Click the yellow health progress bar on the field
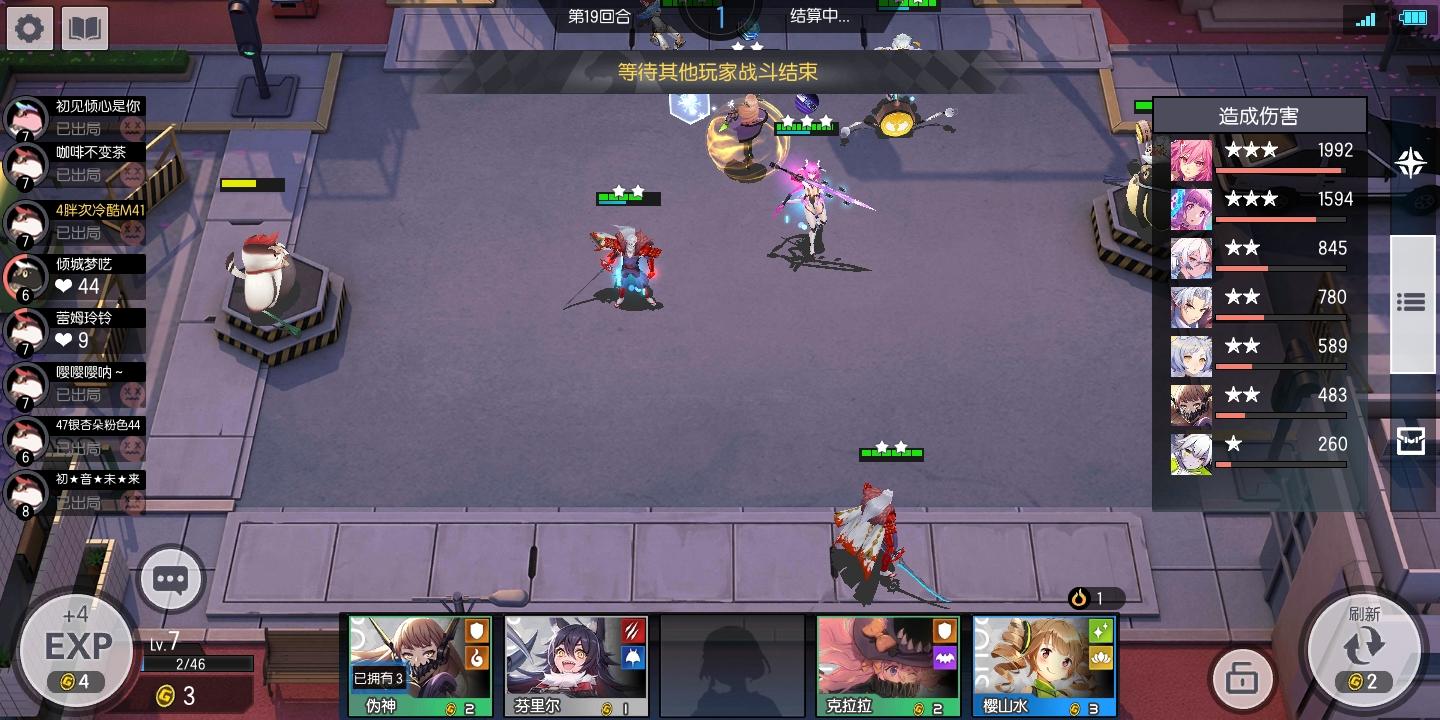 pos(252,184)
